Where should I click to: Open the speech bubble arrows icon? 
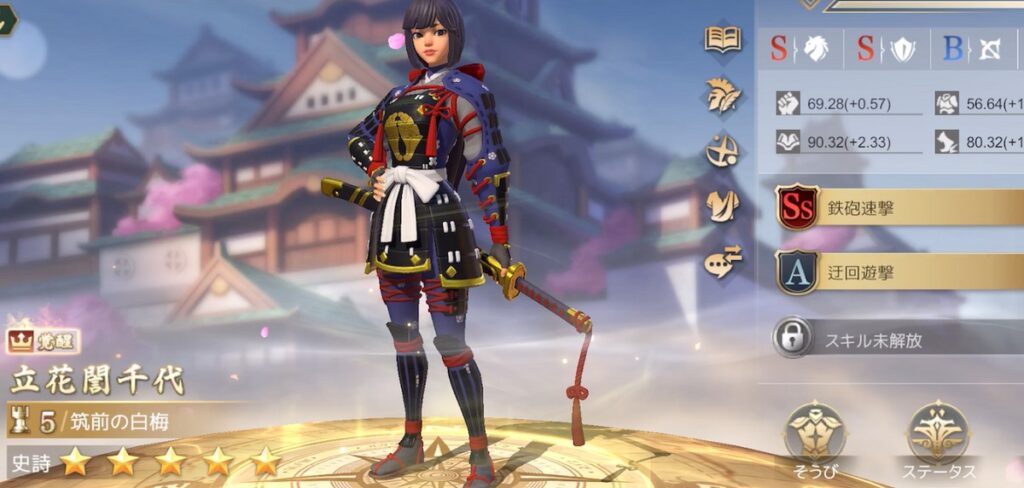point(723,261)
